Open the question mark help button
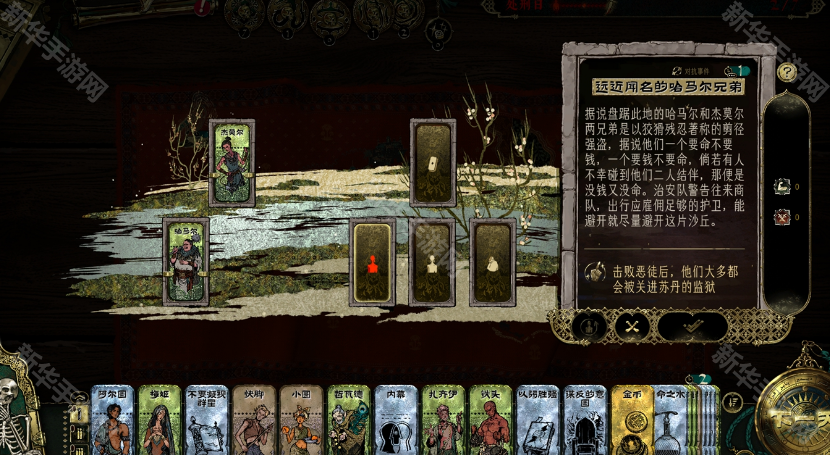Image resolution: width=830 pixels, height=455 pixels. [787, 72]
